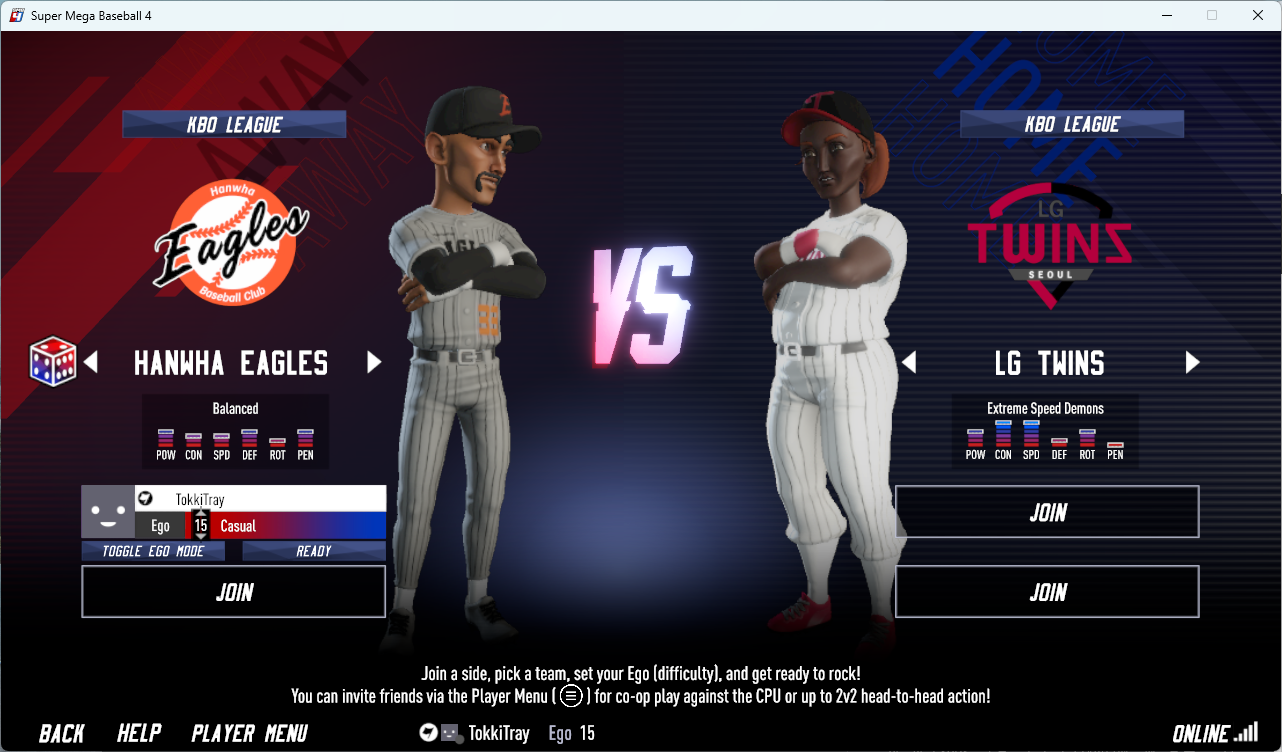1282x752 pixels.
Task: Join the home side's first slot
Action: click(1047, 512)
